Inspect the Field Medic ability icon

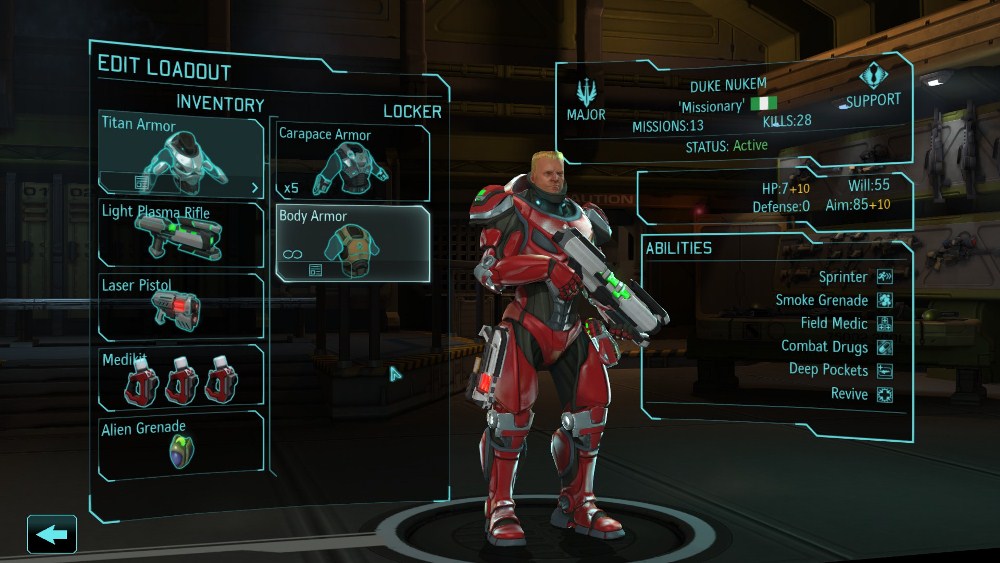[885, 324]
